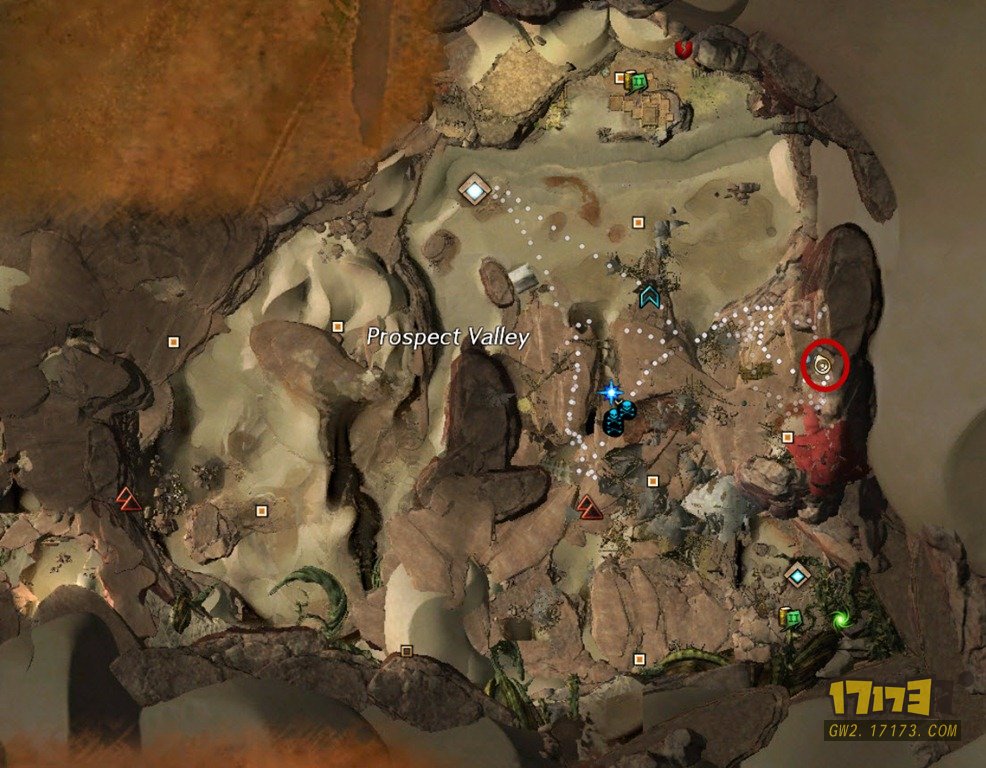Select the blue skull cluster marker
Screen dimensions: 986x768
pyautogui.click(x=618, y=417)
